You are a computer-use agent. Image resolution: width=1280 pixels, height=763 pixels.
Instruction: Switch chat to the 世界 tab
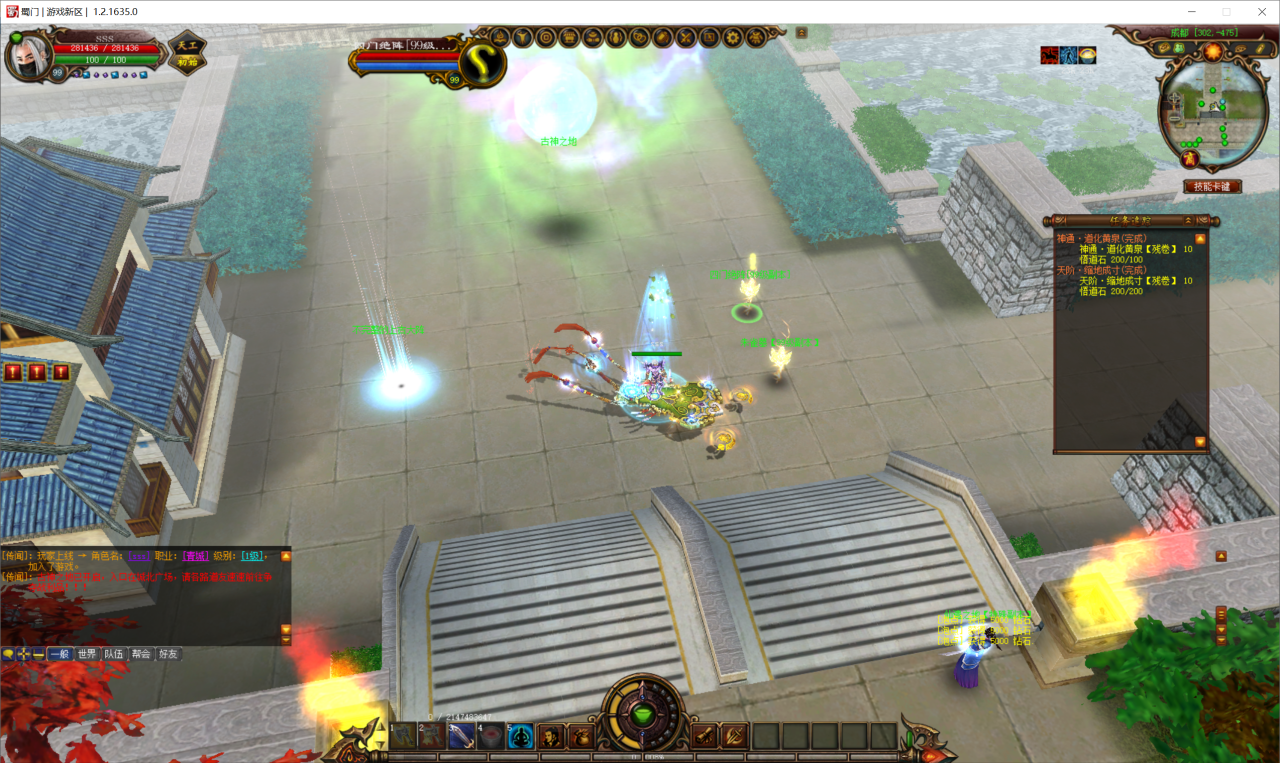click(x=87, y=654)
